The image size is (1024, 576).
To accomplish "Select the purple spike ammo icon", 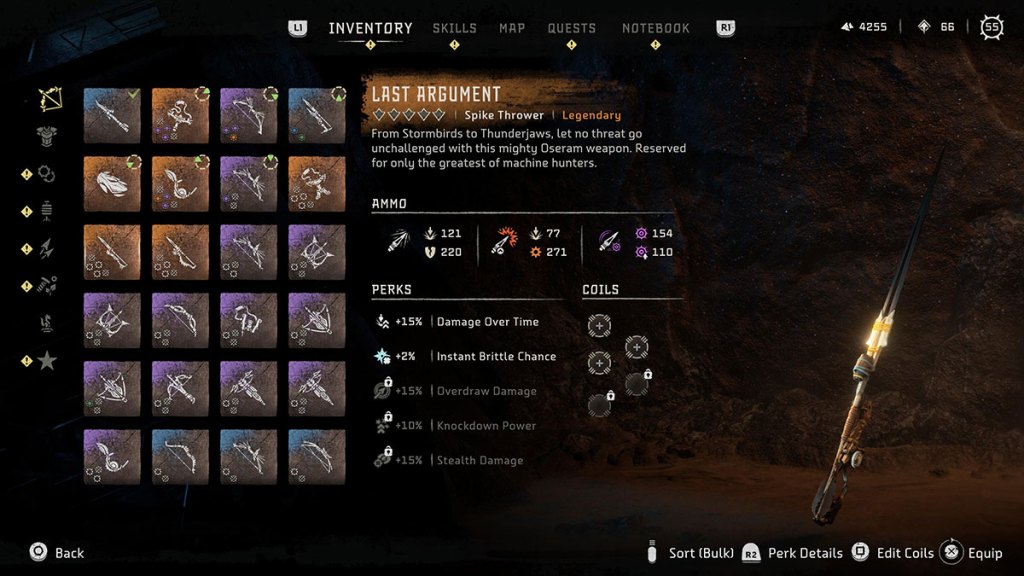I will click(610, 242).
